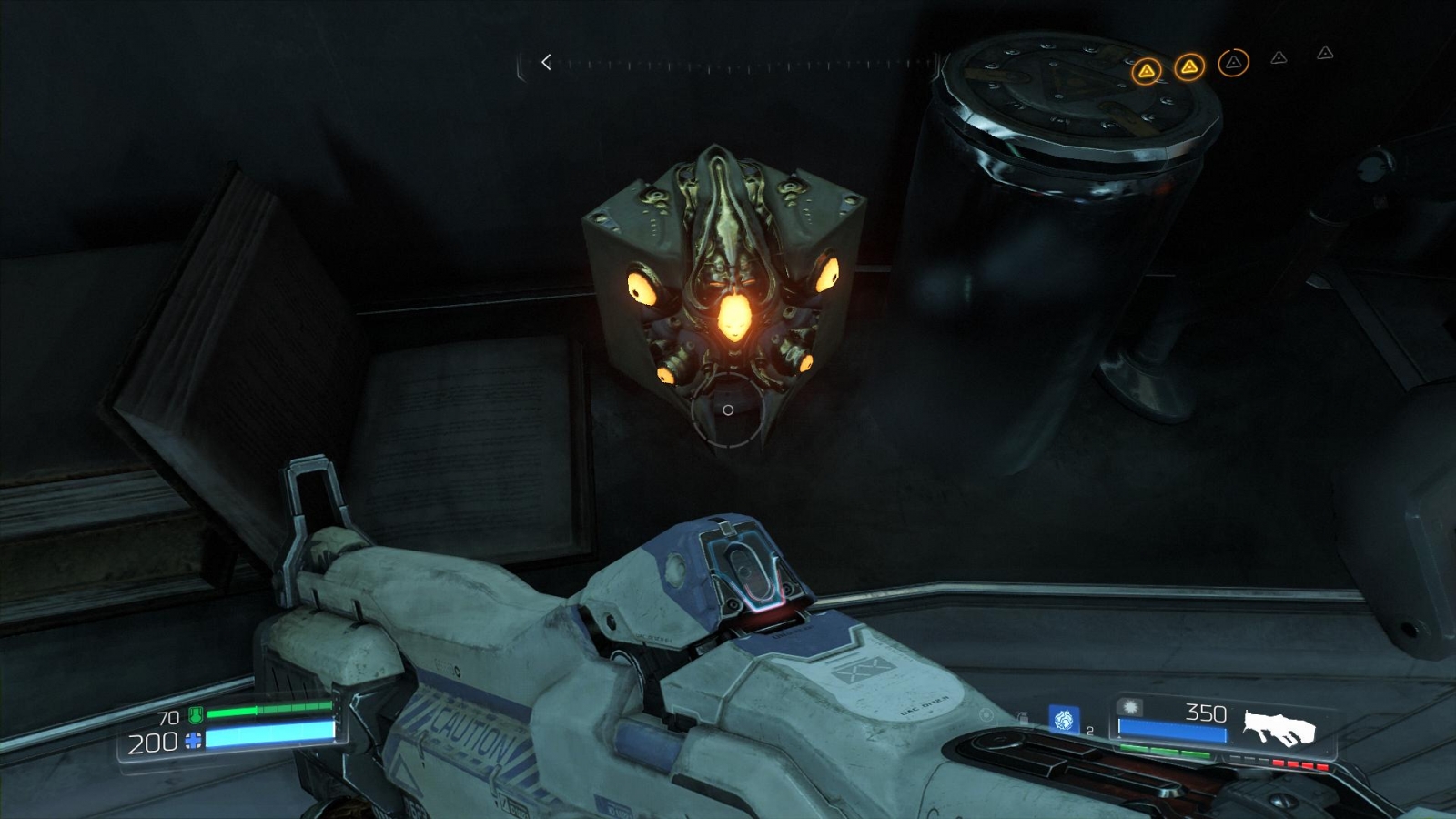1456x819 pixels.
Task: Select the compass heading strip
Action: (728, 64)
